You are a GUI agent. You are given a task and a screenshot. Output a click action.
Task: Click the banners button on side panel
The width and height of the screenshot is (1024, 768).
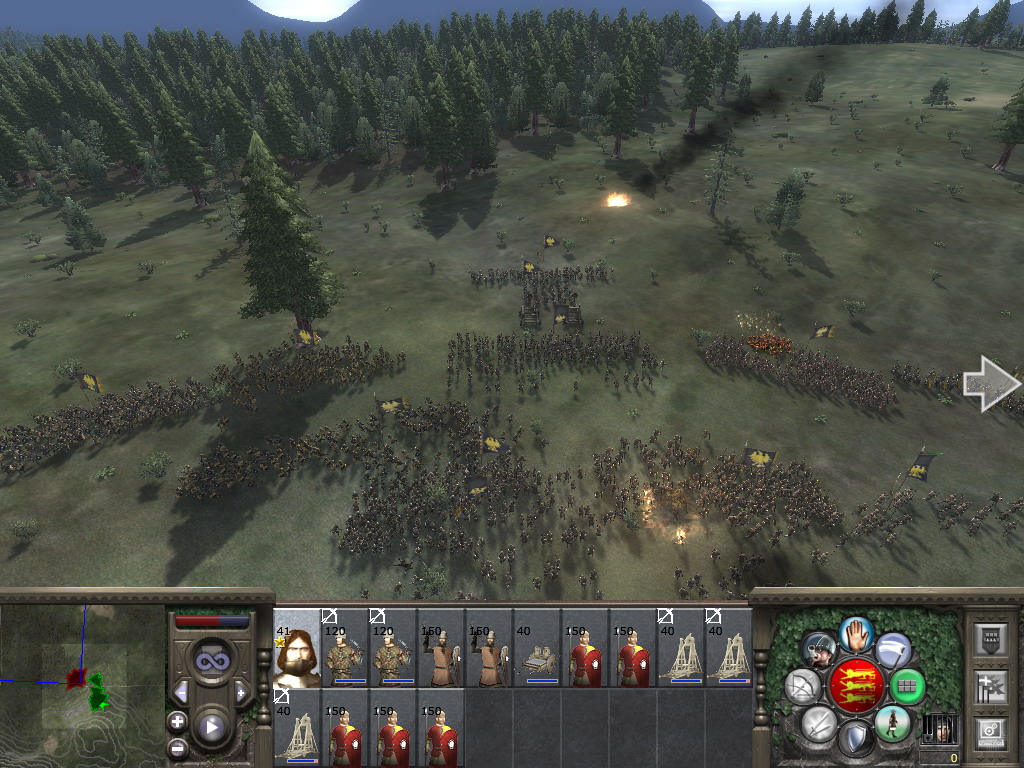[990, 686]
